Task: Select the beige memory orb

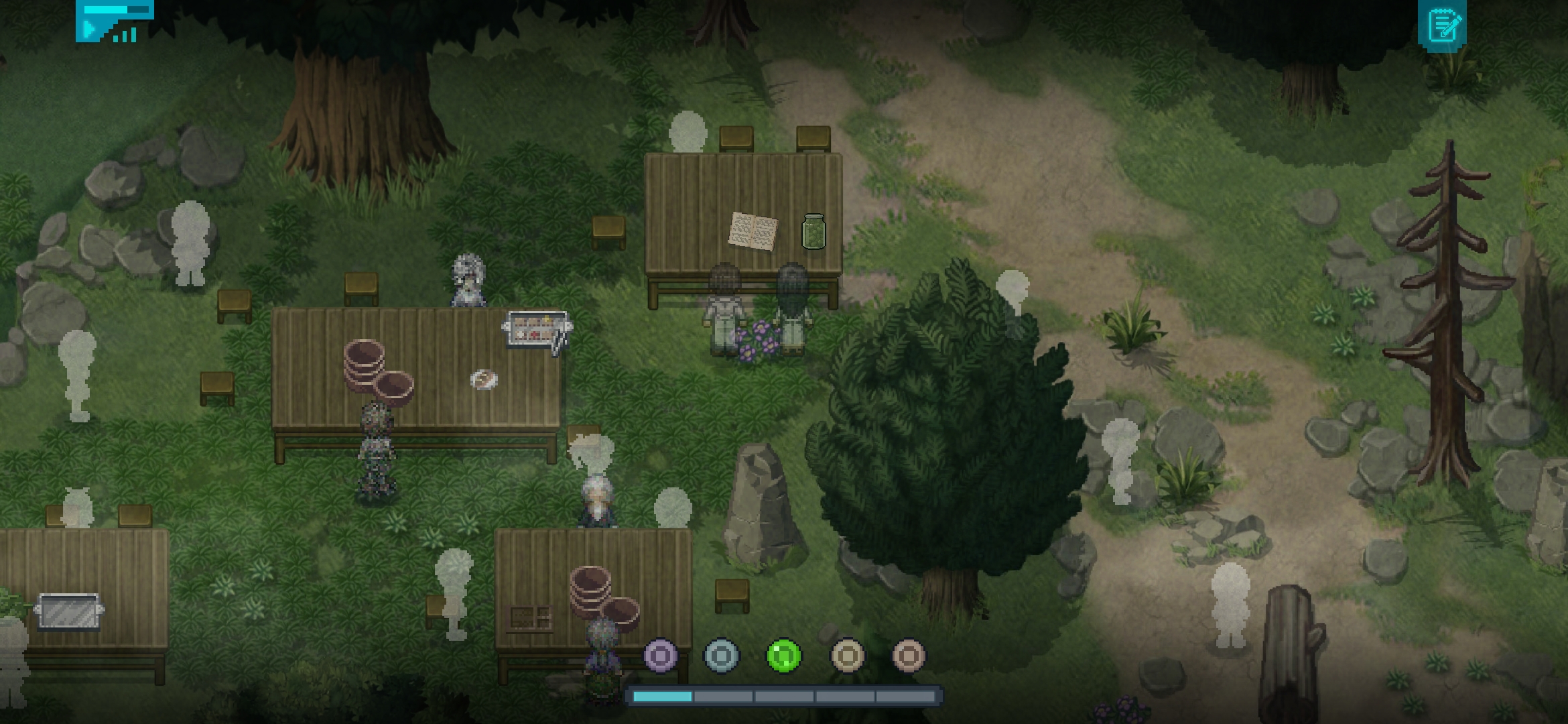Action: [x=847, y=654]
